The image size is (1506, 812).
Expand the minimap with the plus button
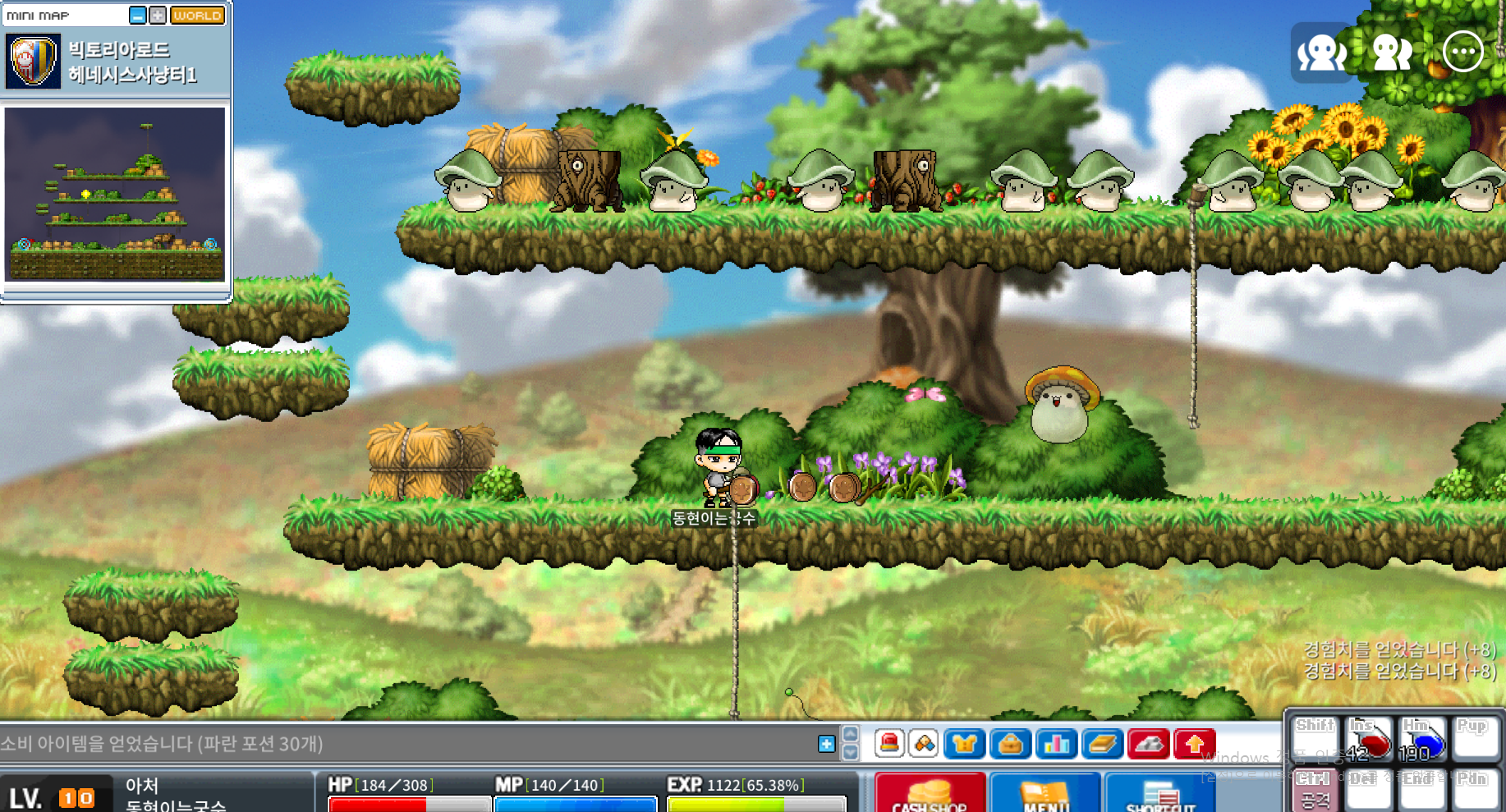pyautogui.click(x=158, y=15)
